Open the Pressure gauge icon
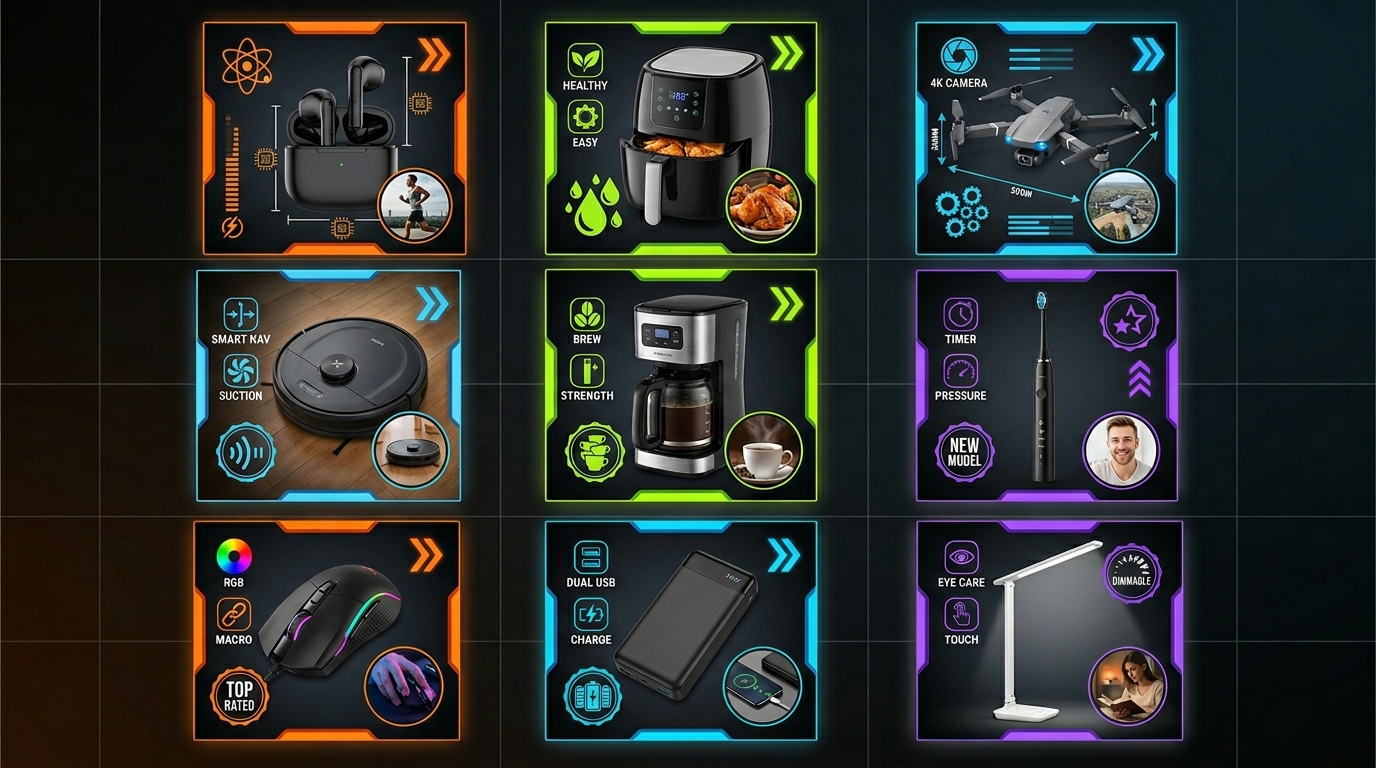The width and height of the screenshot is (1376, 768). tap(960, 371)
